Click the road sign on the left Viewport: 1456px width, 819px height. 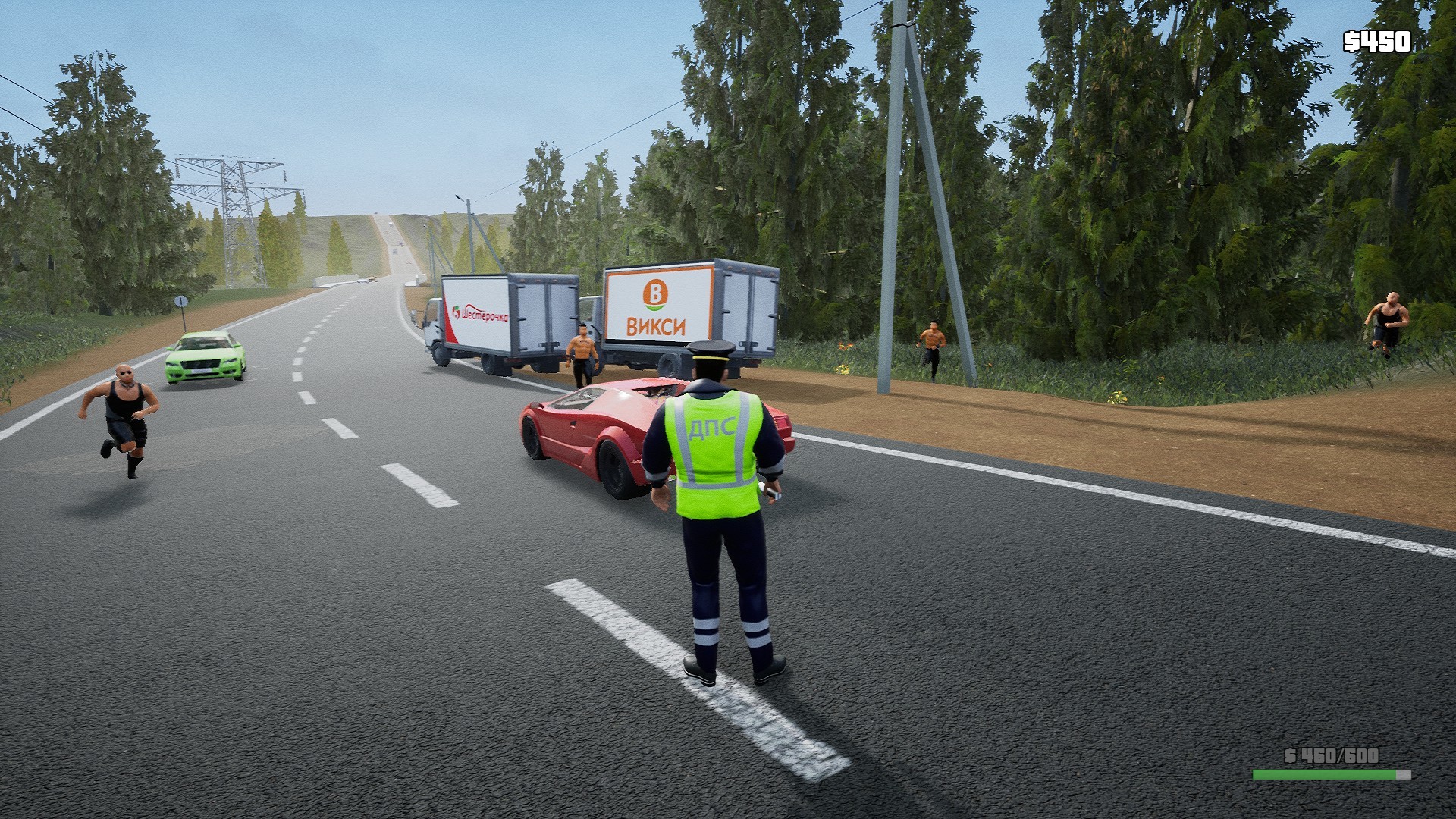click(180, 300)
